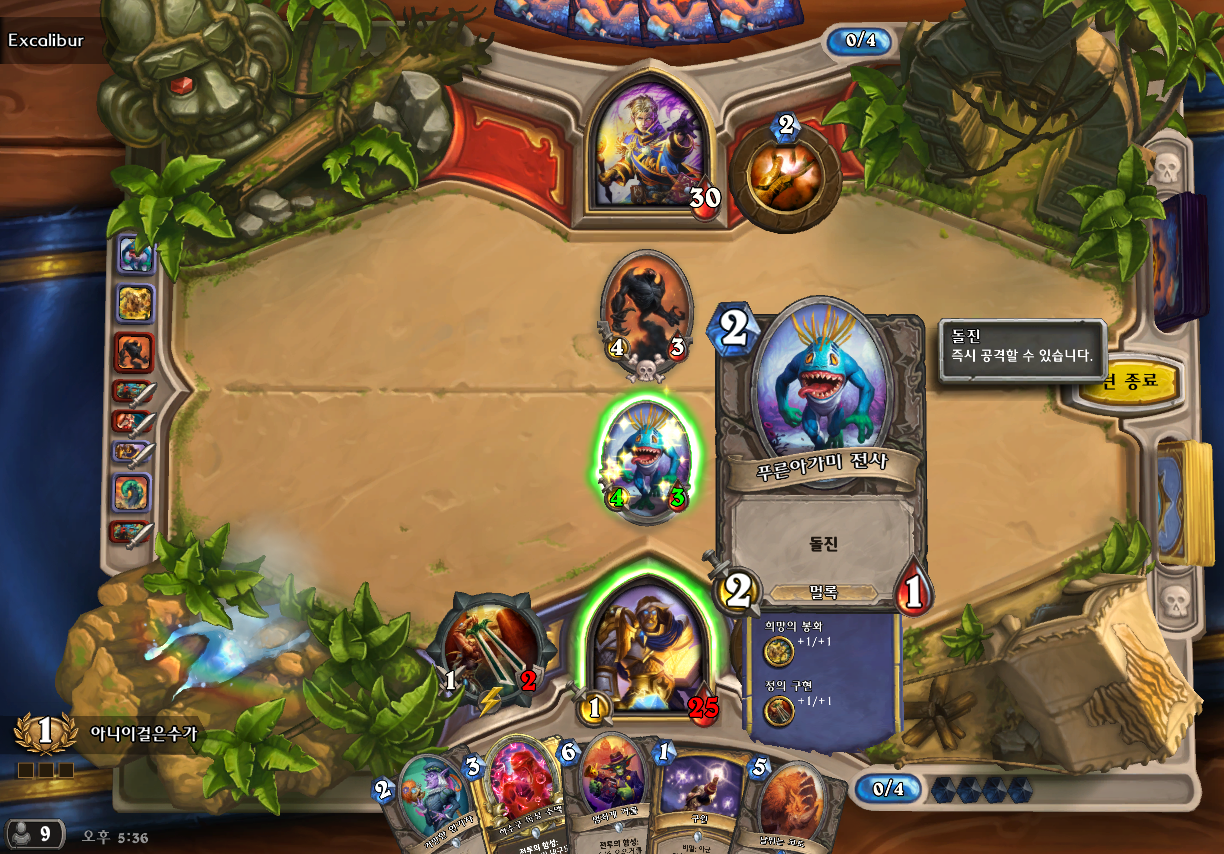
Task: View the green serpent history tile
Action: pyautogui.click(x=134, y=492)
